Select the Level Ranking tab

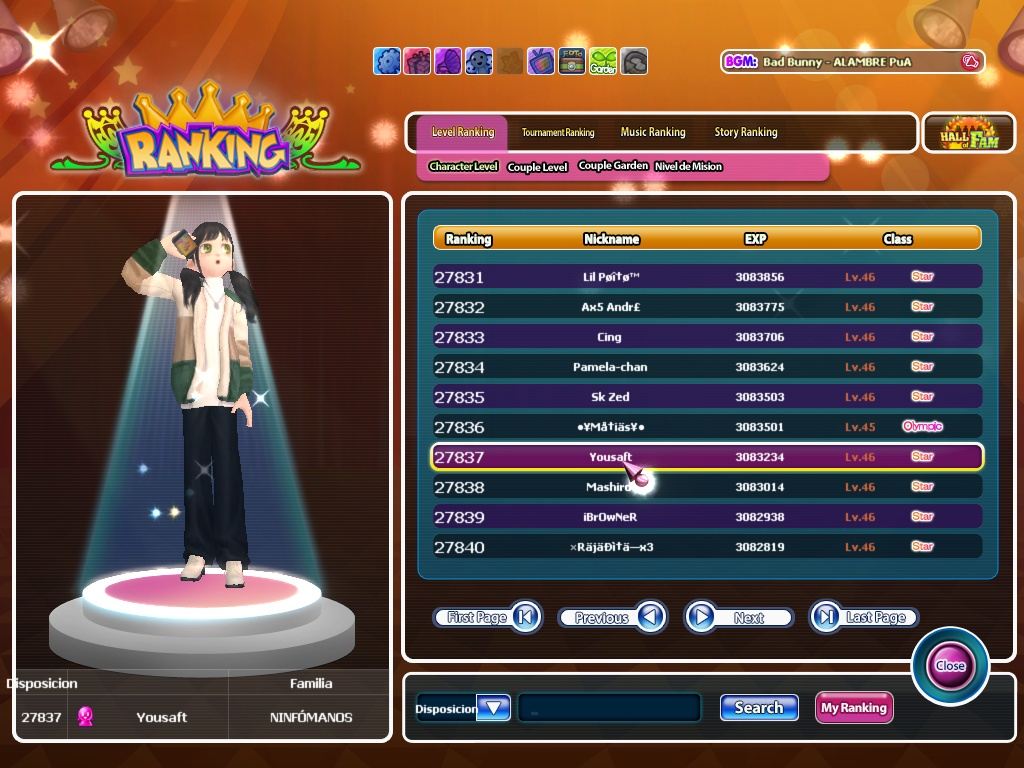pyautogui.click(x=462, y=132)
